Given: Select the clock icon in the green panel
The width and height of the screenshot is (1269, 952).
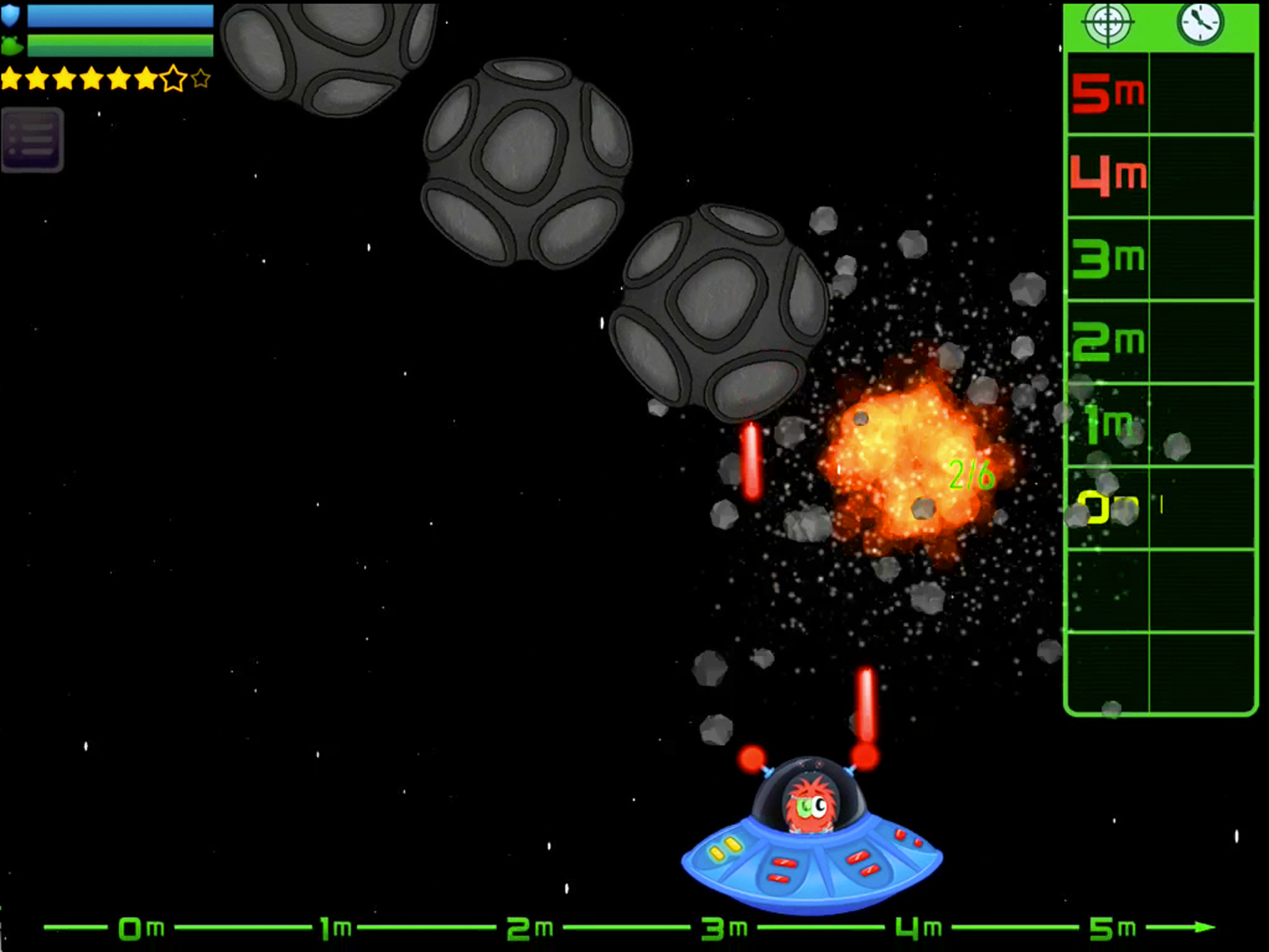Looking at the screenshot, I should pos(1200,22).
